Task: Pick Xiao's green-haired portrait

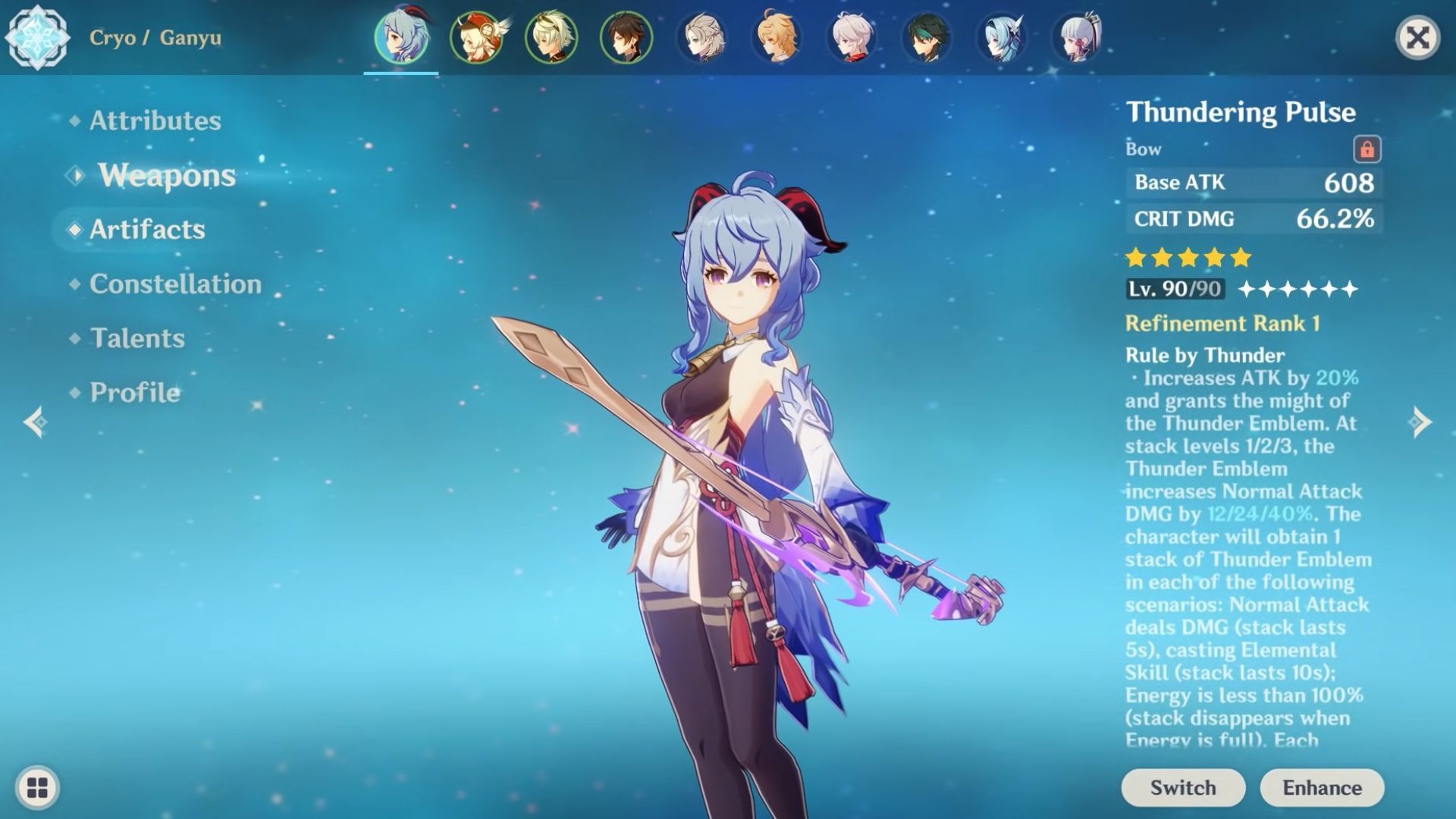Action: [925, 36]
